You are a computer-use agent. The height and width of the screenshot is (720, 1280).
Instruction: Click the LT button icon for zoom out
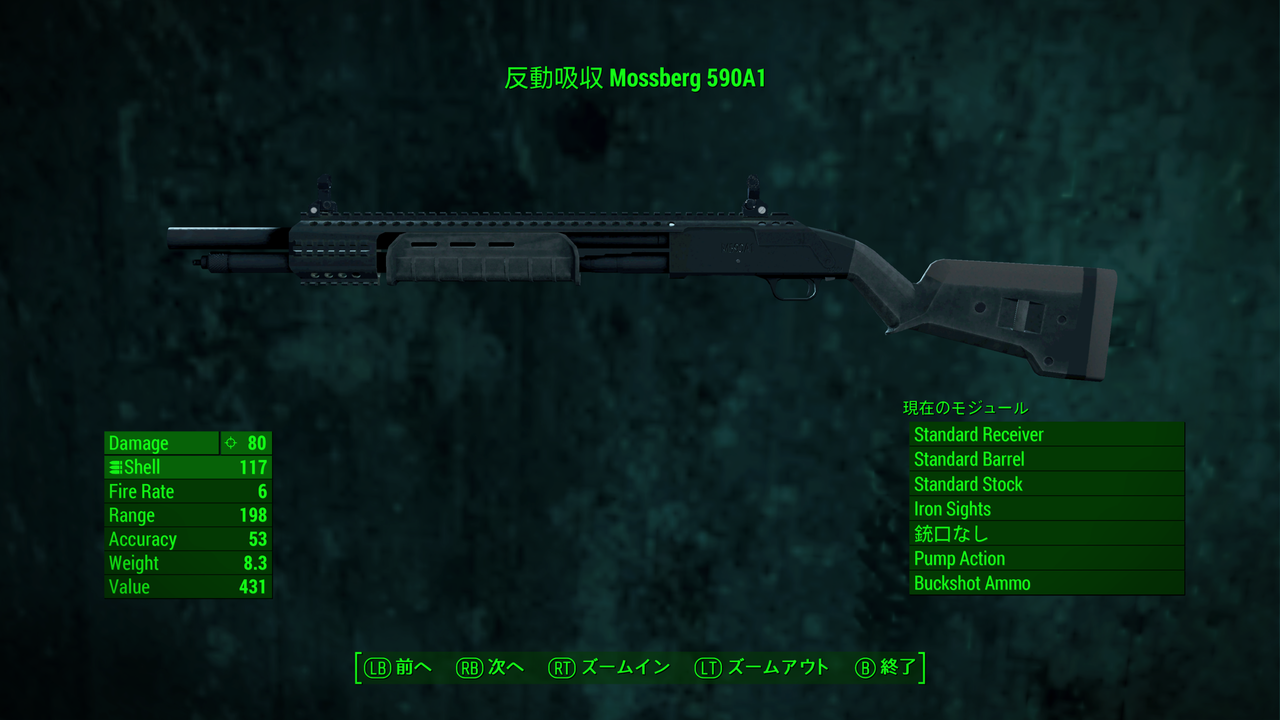coord(706,667)
